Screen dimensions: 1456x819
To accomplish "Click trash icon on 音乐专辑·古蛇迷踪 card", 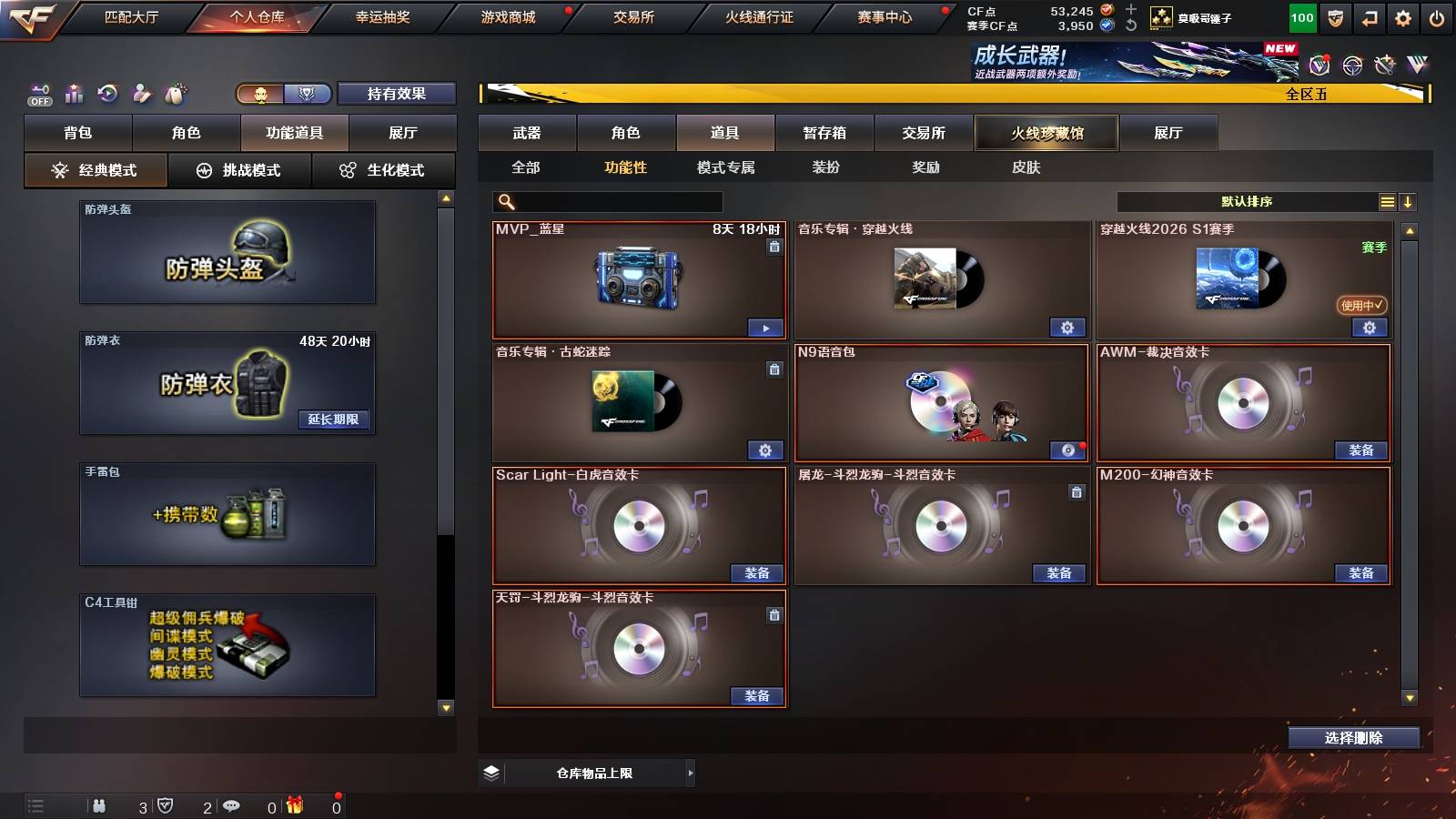I will coord(774,369).
